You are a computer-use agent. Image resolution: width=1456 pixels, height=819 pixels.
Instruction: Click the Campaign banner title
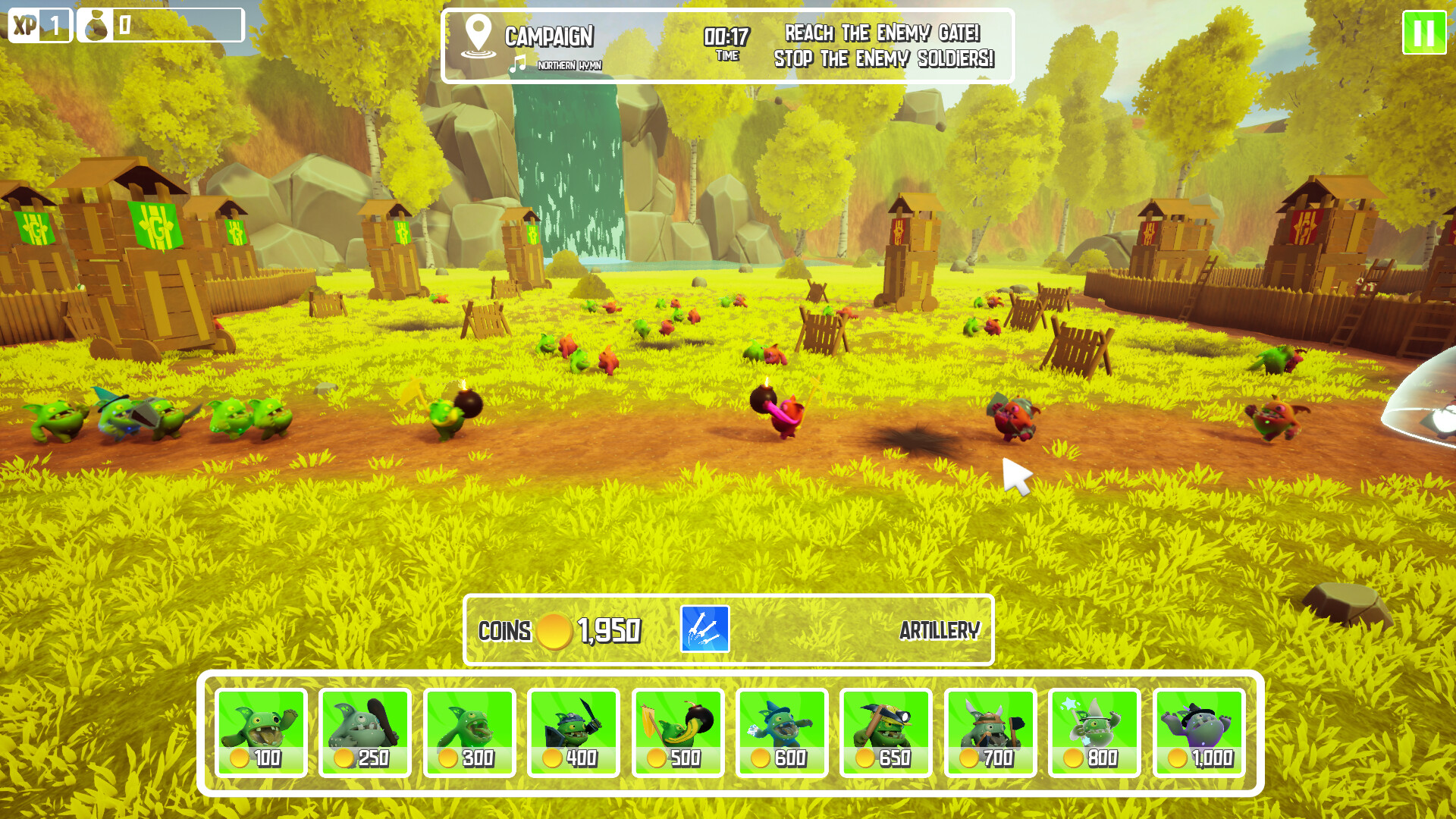point(550,34)
